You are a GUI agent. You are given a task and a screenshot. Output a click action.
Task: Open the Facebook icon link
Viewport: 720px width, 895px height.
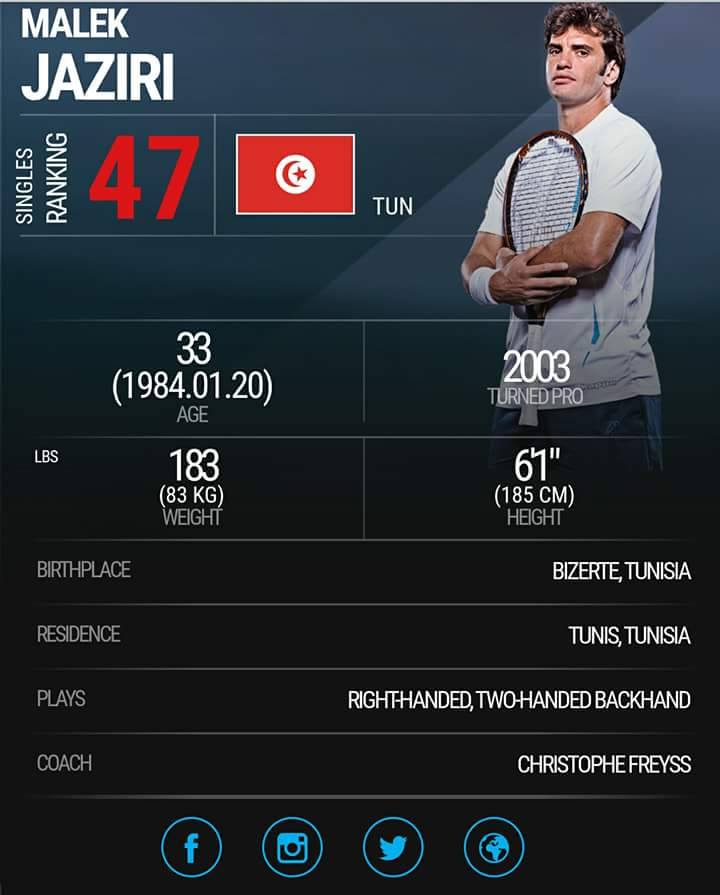pos(191,849)
